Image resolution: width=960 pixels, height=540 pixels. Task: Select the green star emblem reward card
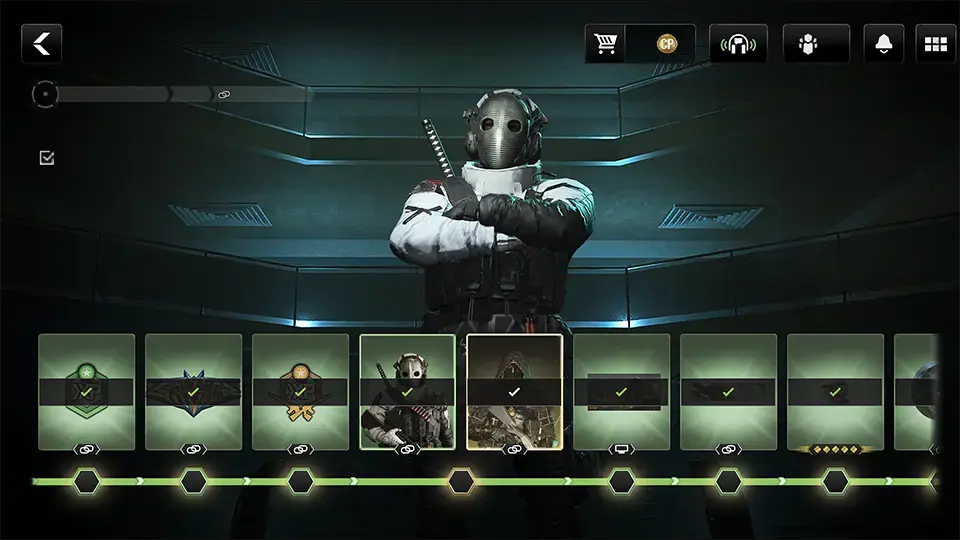coord(87,391)
